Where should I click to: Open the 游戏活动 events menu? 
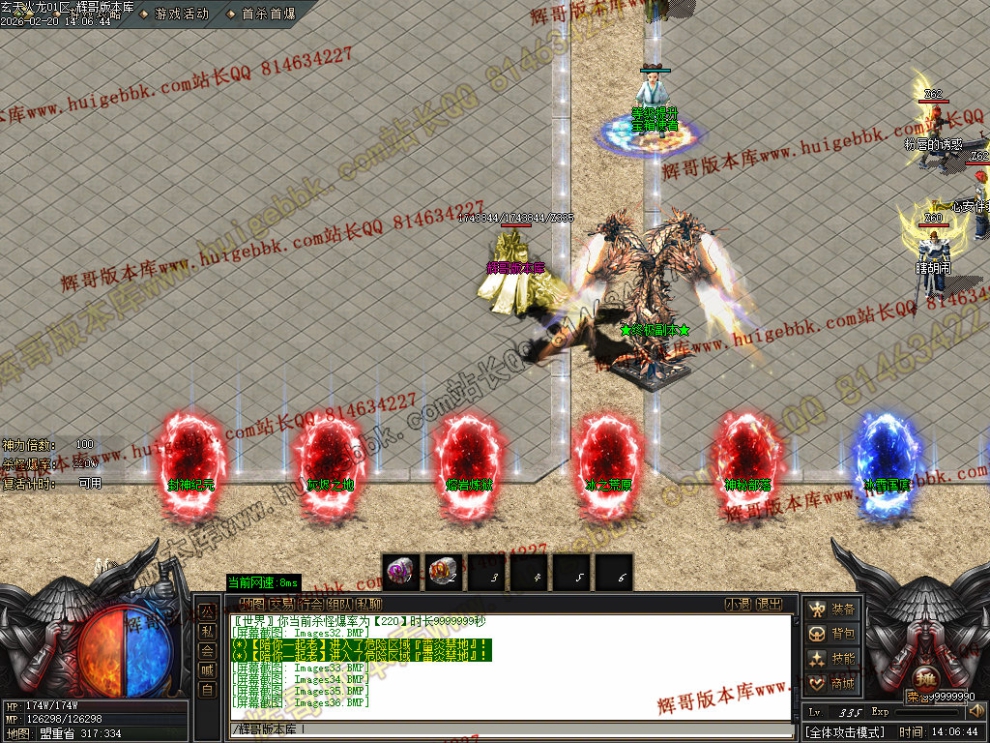181,14
